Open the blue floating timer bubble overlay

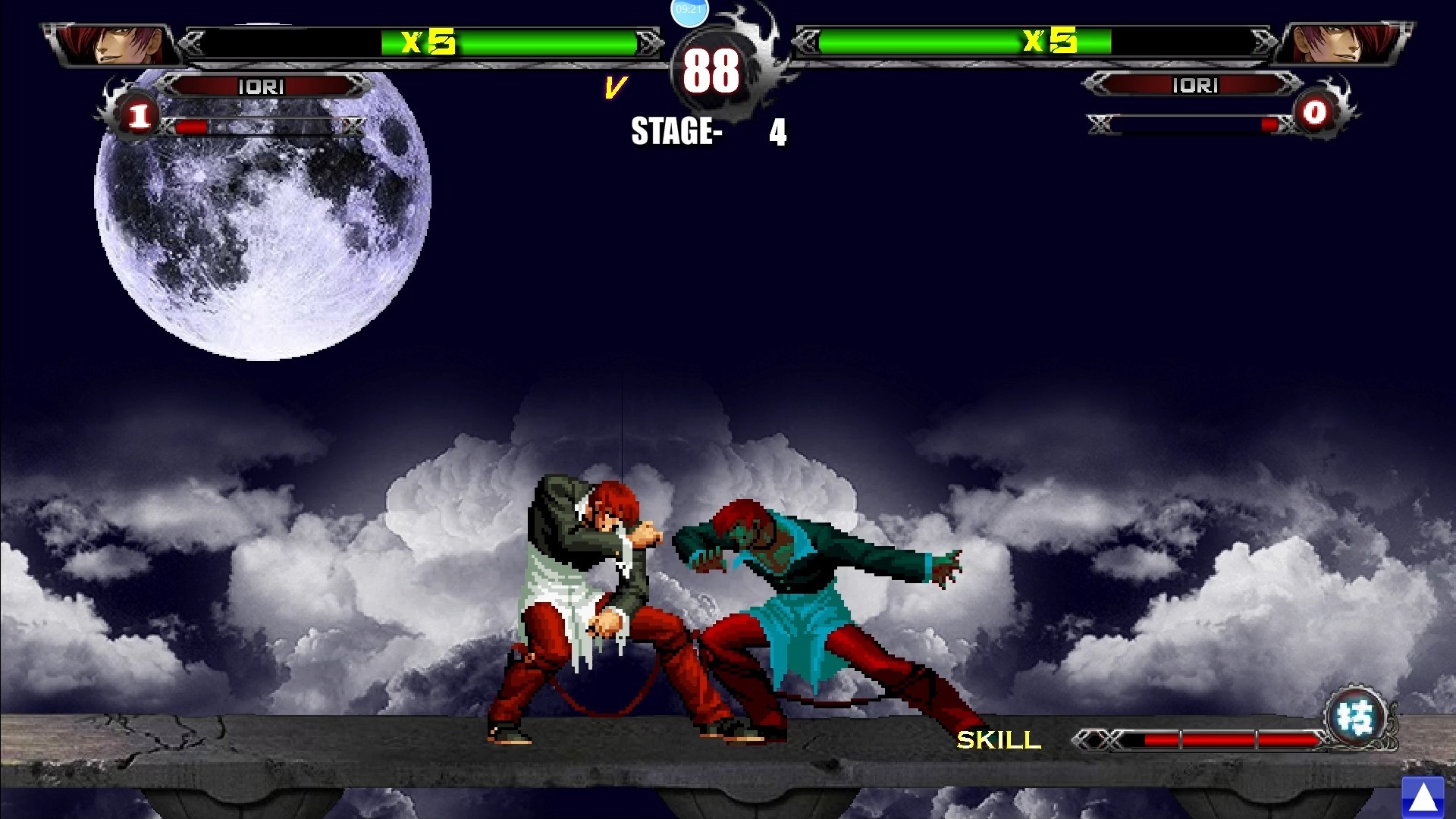689,10
